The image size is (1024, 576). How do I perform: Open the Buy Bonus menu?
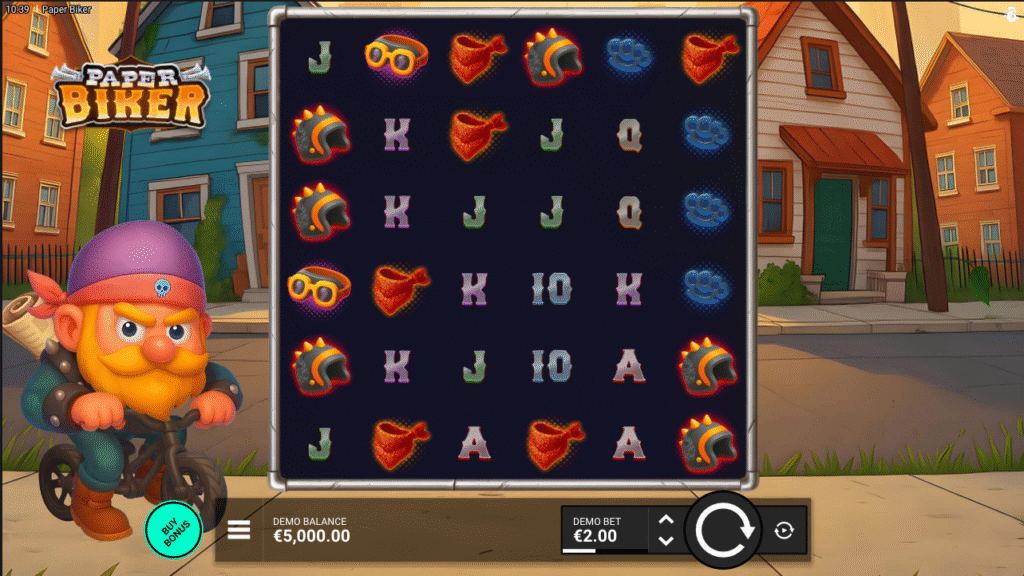[x=173, y=530]
